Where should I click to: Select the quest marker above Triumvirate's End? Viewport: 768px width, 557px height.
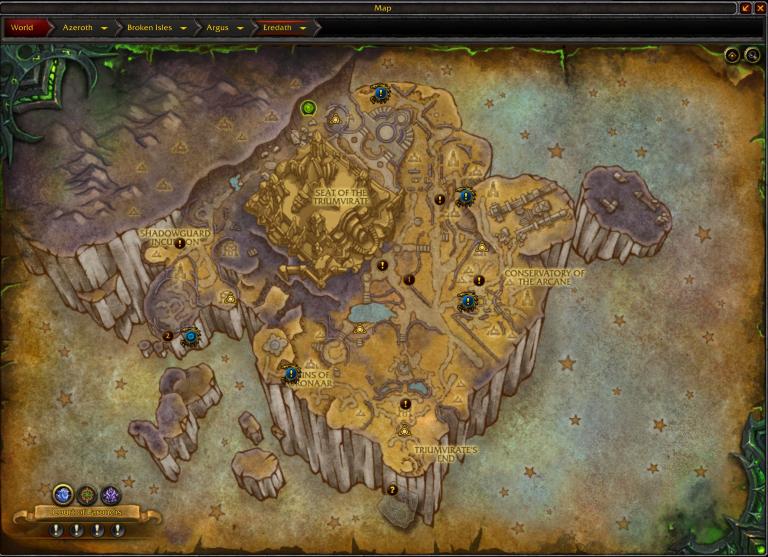click(405, 404)
